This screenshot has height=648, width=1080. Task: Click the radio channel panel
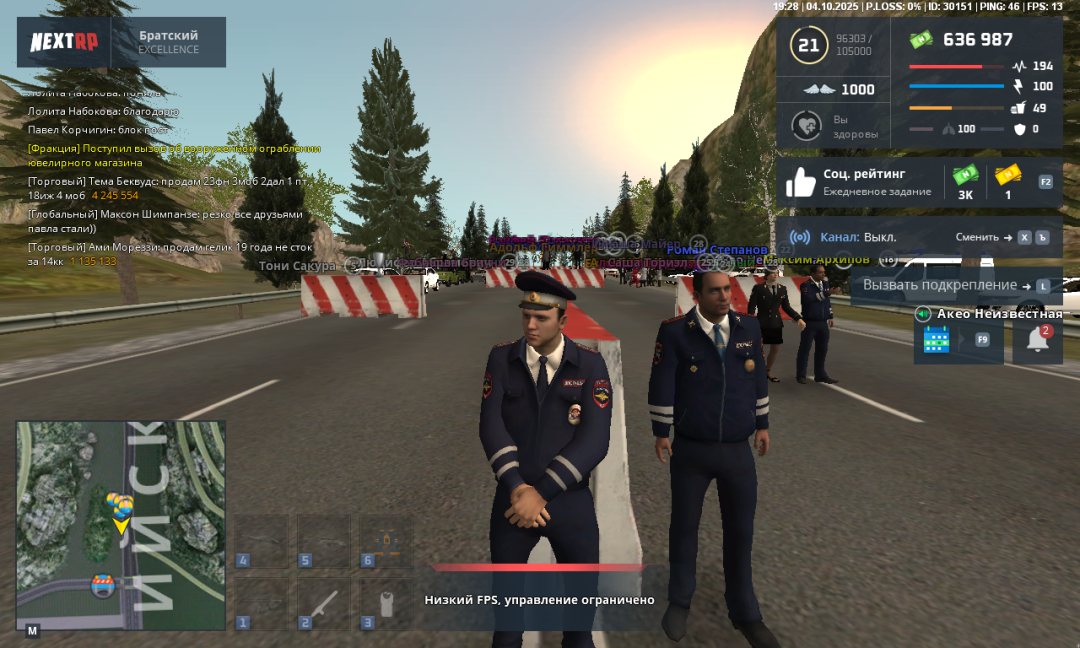919,237
